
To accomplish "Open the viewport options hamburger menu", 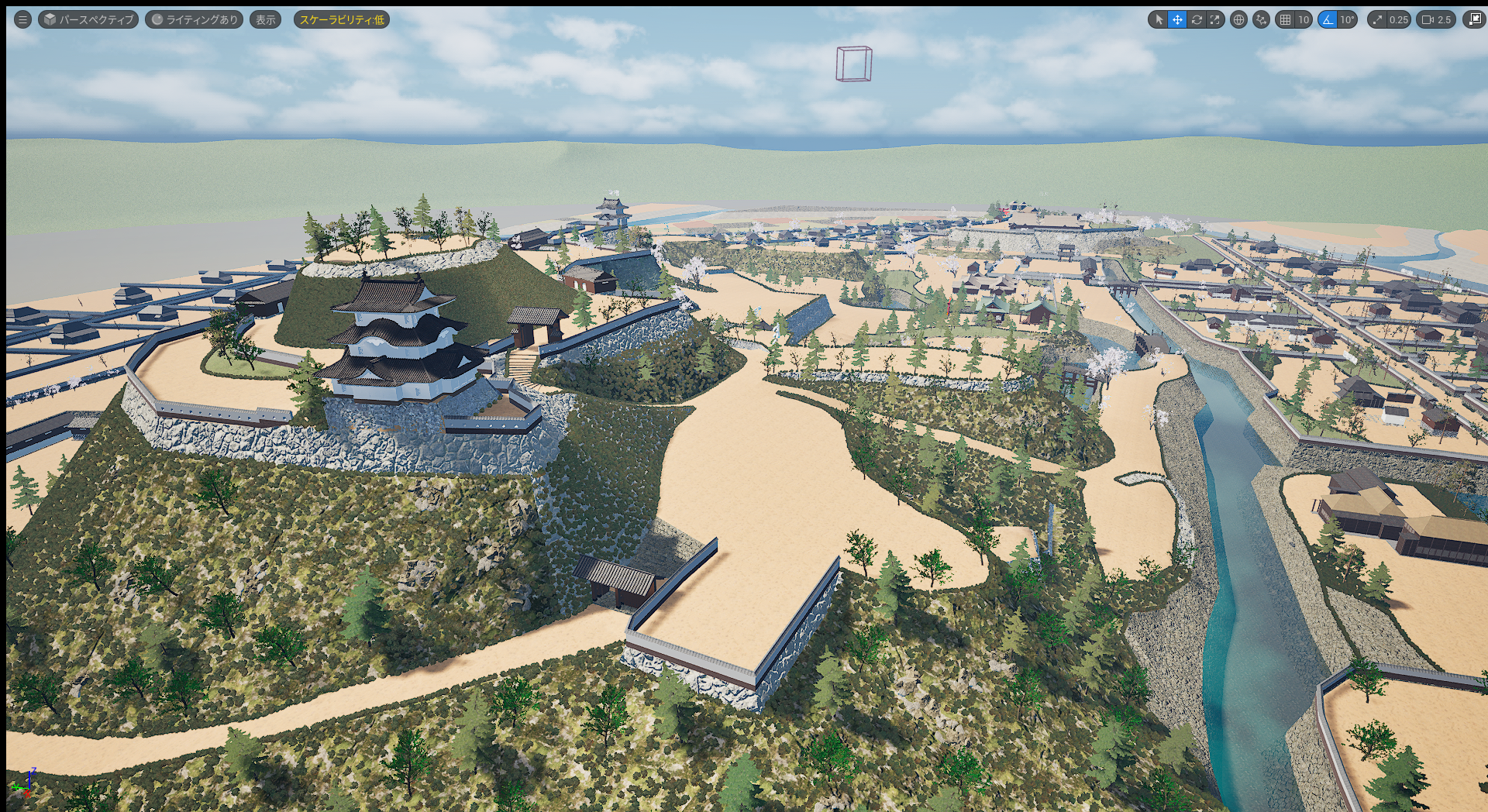I will click(22, 19).
